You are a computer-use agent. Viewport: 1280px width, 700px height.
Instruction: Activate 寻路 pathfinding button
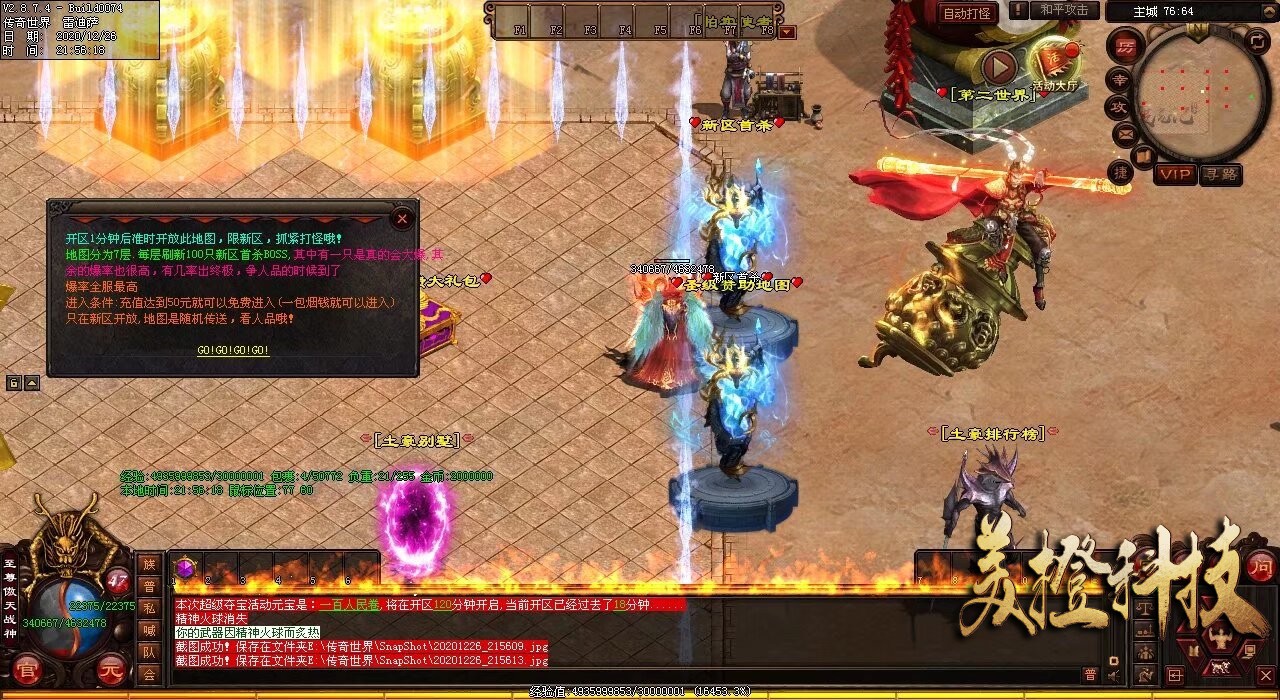(x=1220, y=174)
